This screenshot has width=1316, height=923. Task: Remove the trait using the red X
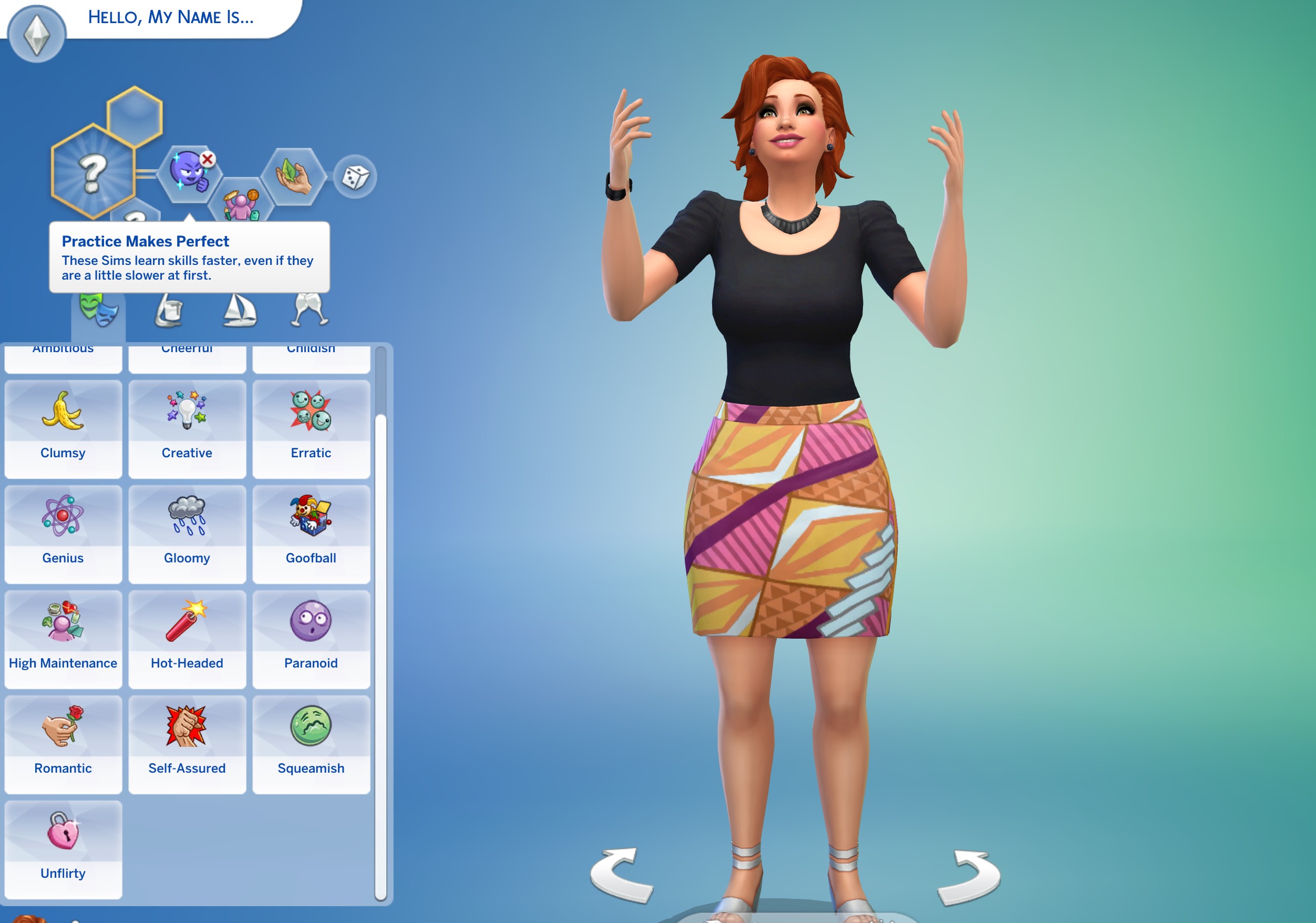point(208,159)
